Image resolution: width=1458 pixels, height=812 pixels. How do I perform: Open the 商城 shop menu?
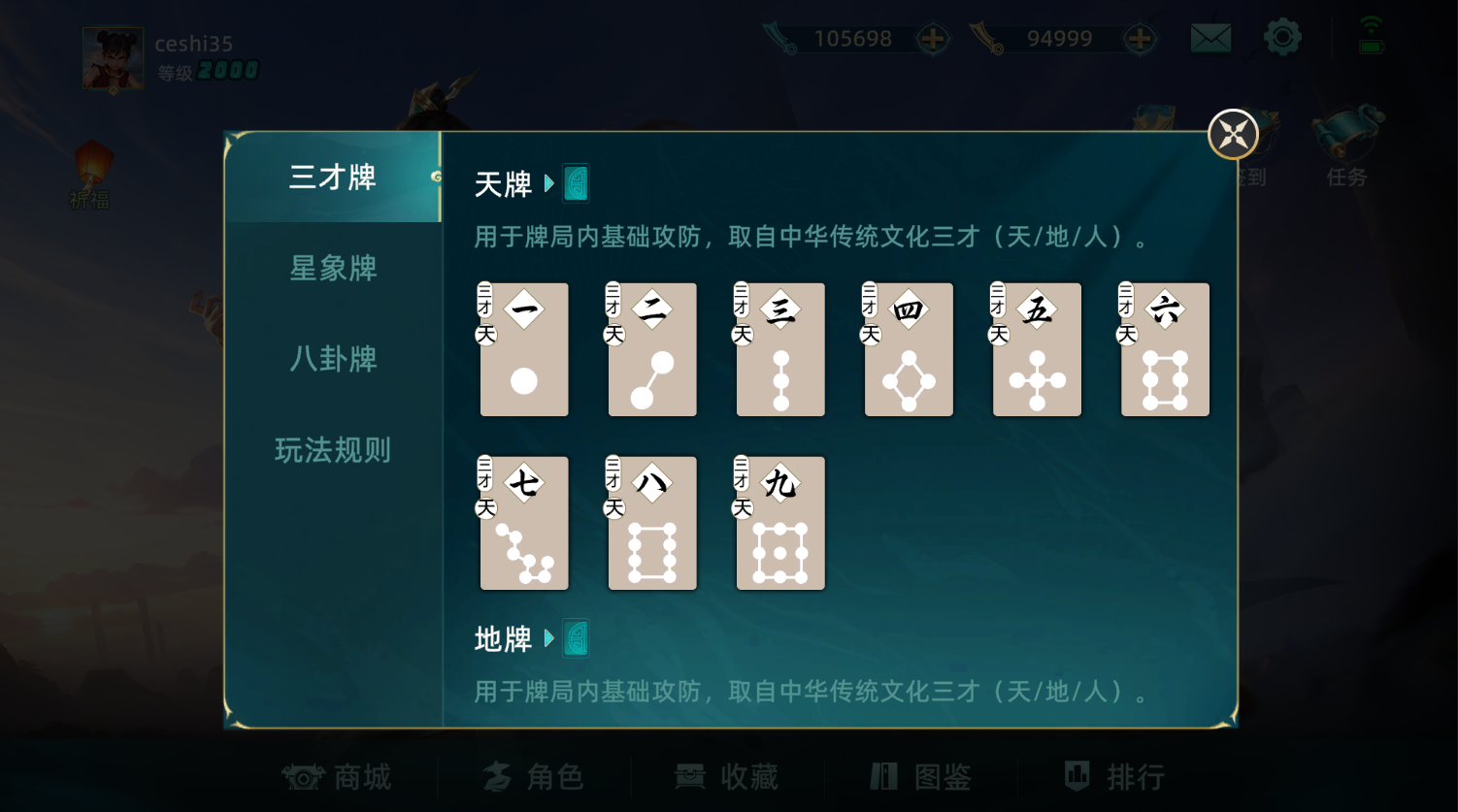coord(337,776)
